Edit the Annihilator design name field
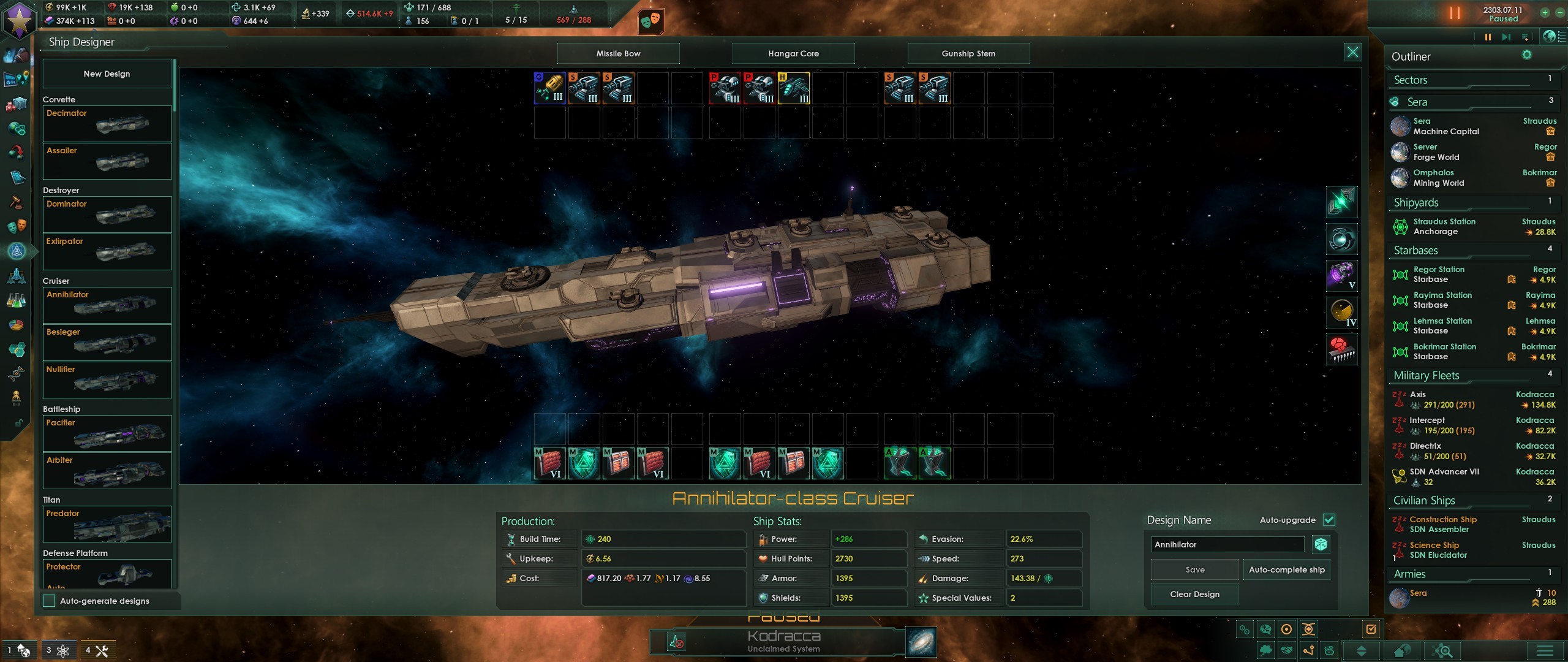This screenshot has height=662, width=1568. pos(1227,544)
